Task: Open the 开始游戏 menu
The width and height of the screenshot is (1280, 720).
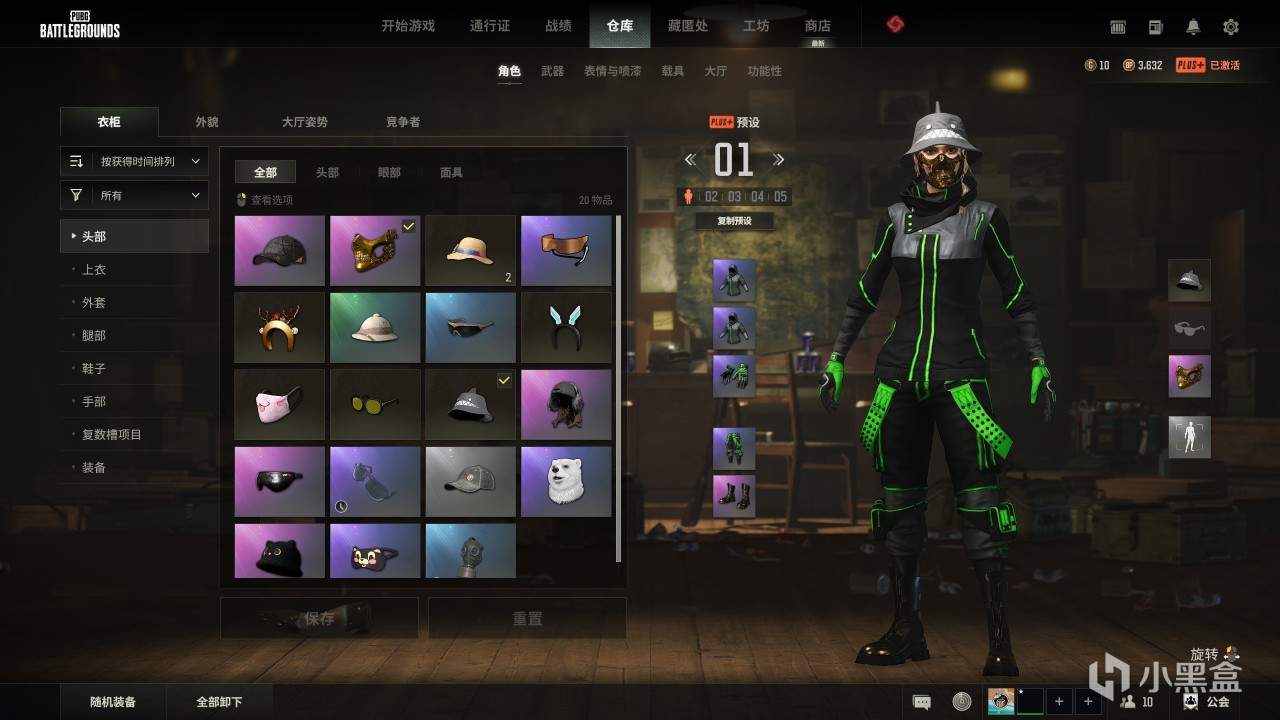Action: [408, 26]
